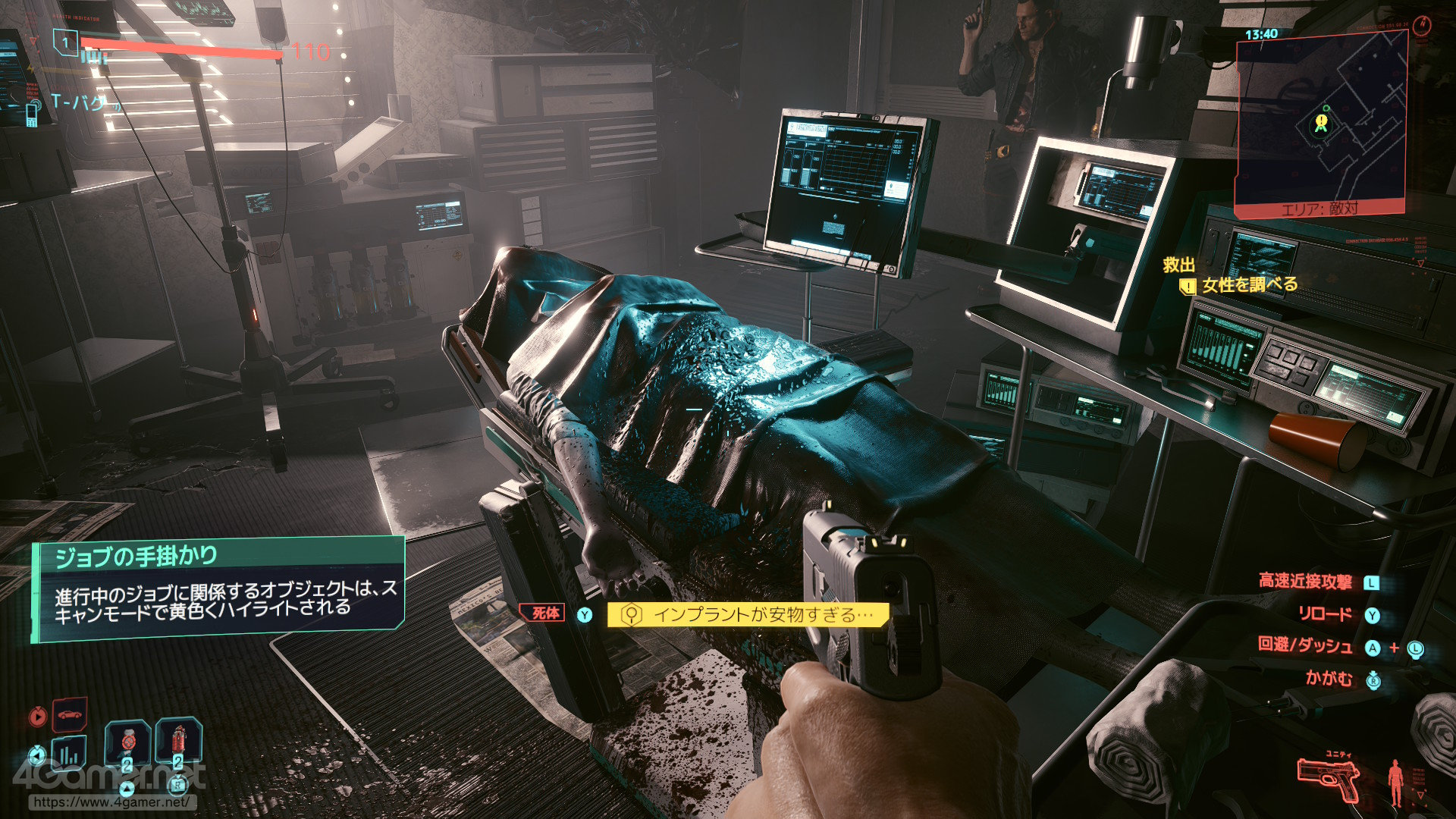Click the red vehicle call icon

pyautogui.click(x=69, y=714)
